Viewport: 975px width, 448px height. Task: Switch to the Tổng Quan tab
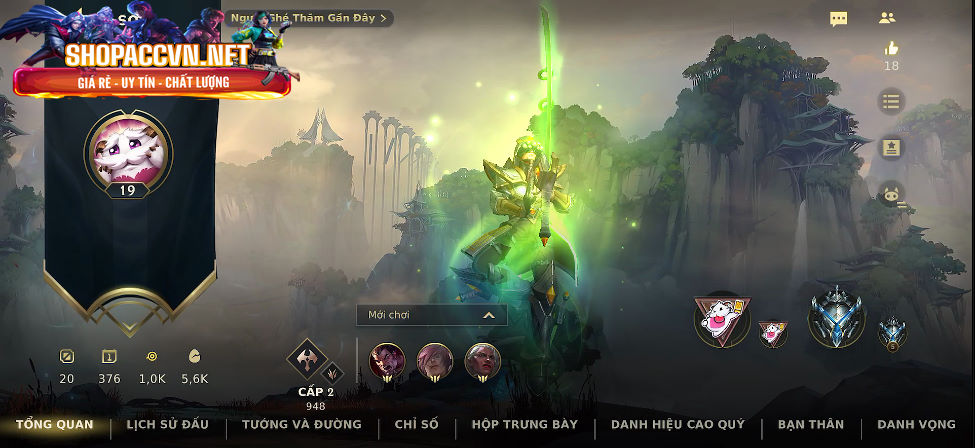click(x=54, y=425)
